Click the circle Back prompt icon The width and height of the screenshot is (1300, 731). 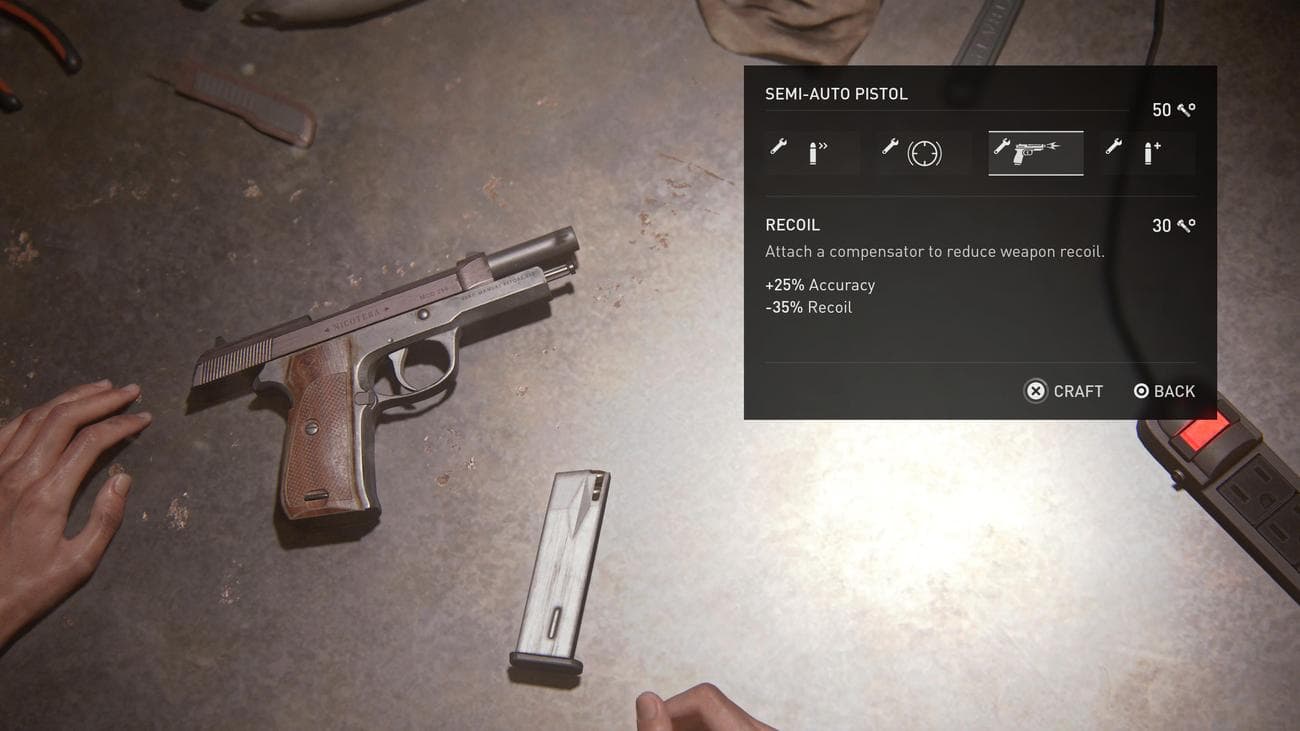(1140, 390)
